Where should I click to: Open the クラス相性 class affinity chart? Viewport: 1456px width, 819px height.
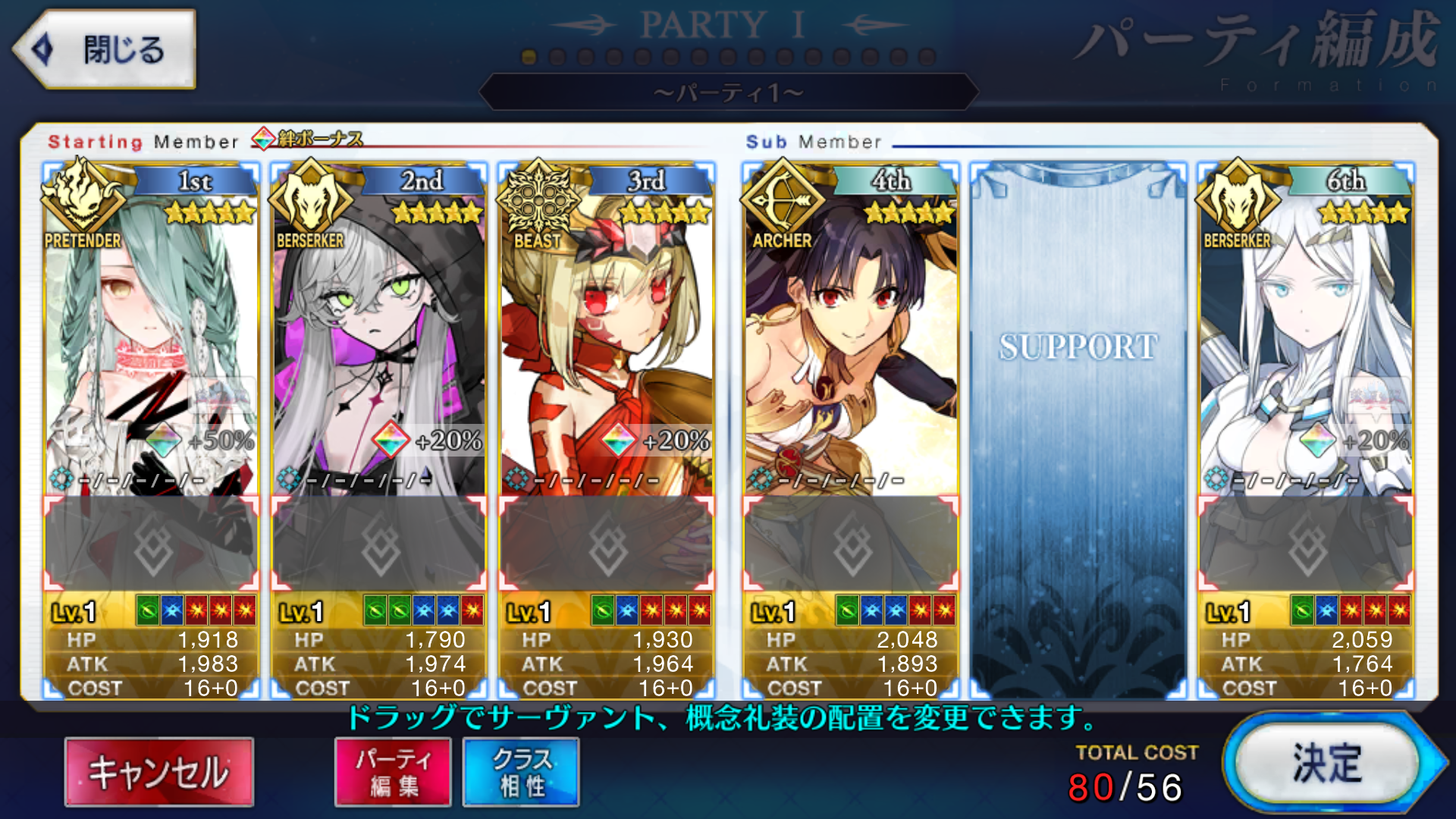(520, 771)
